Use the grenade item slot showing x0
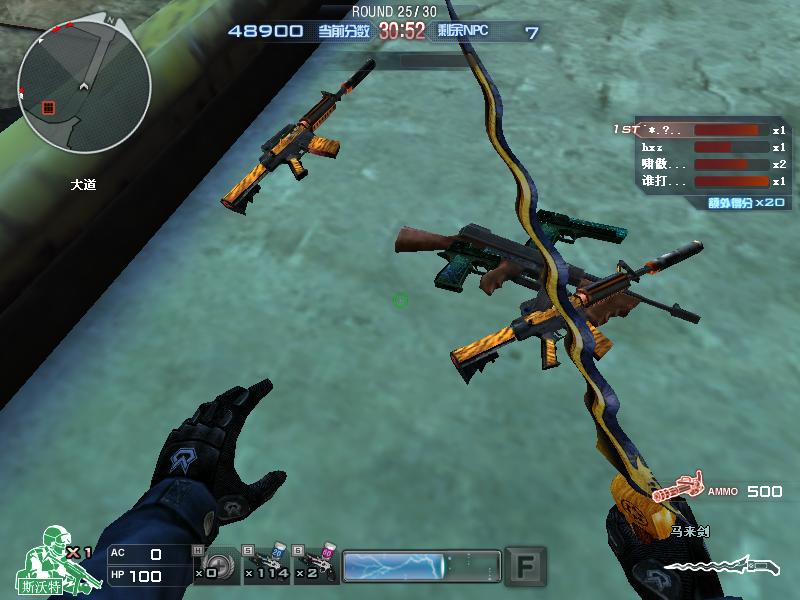Viewport: 800px width, 600px height. tap(218, 562)
